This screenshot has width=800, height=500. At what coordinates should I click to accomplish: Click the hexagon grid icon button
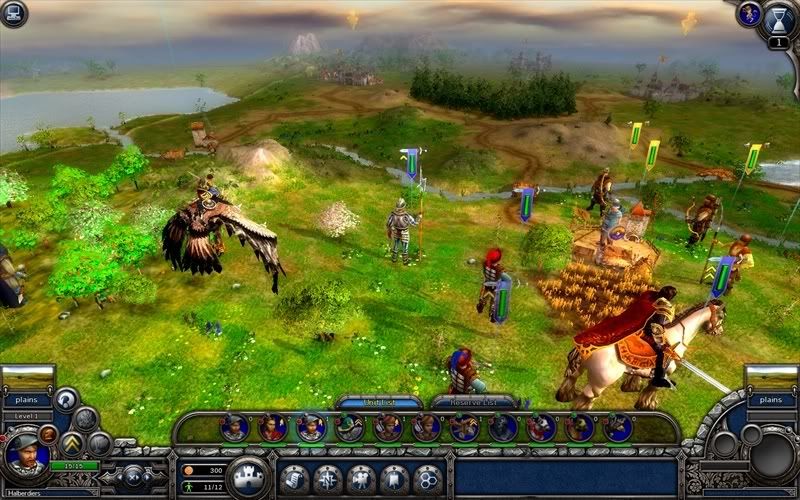point(428,478)
